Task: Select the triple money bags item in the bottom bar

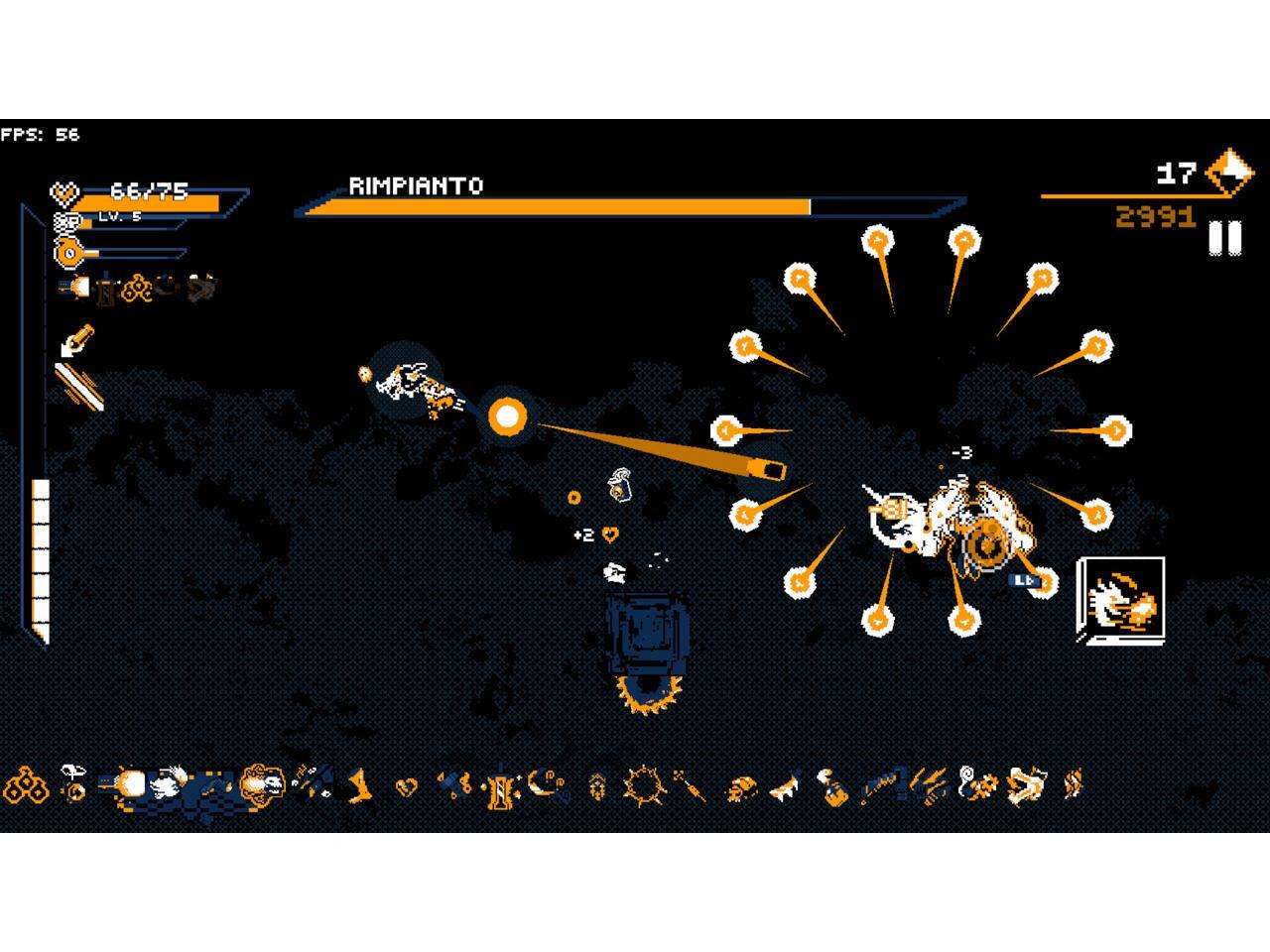Action: (26, 786)
